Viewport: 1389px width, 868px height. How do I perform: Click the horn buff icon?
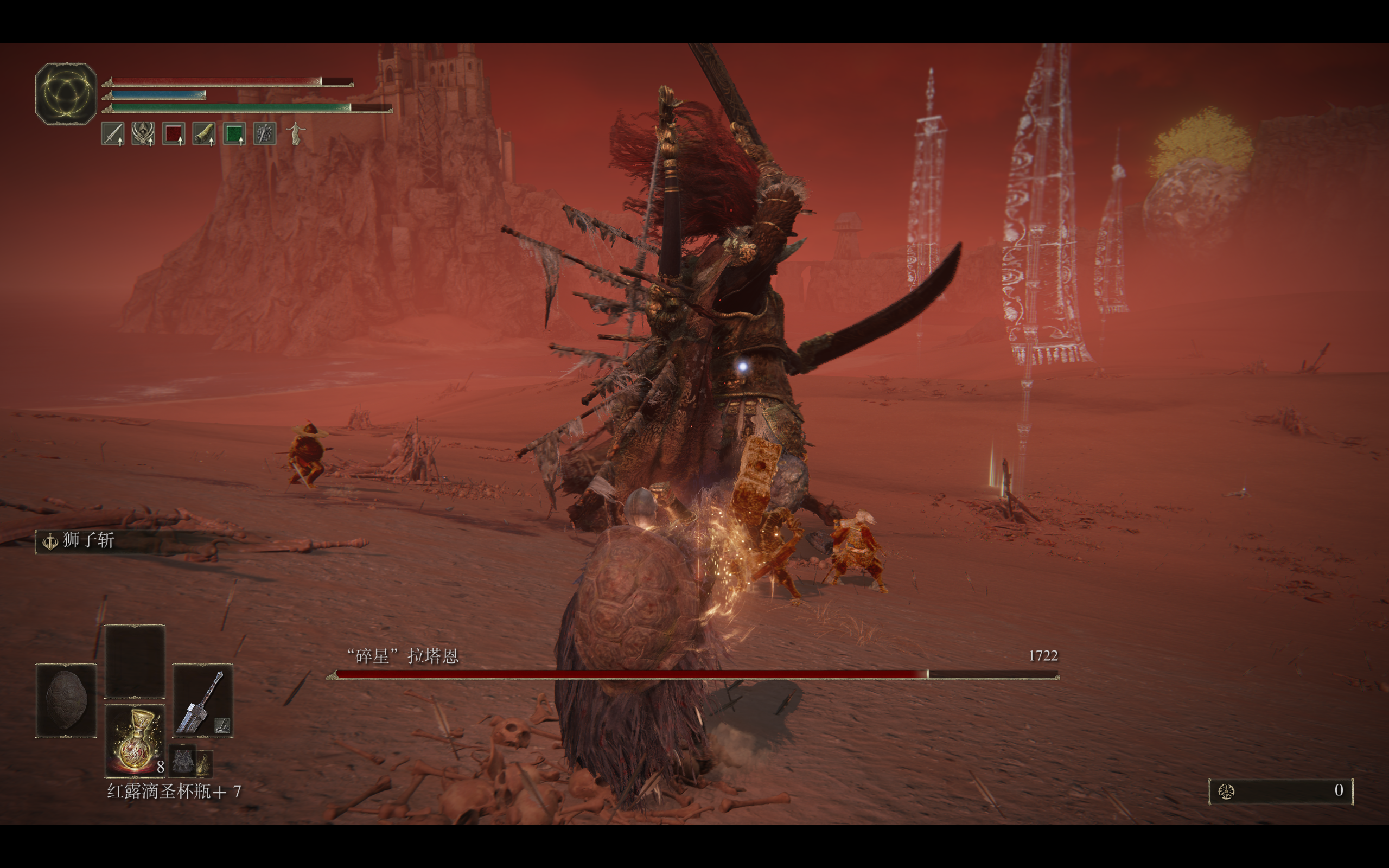tap(204, 134)
